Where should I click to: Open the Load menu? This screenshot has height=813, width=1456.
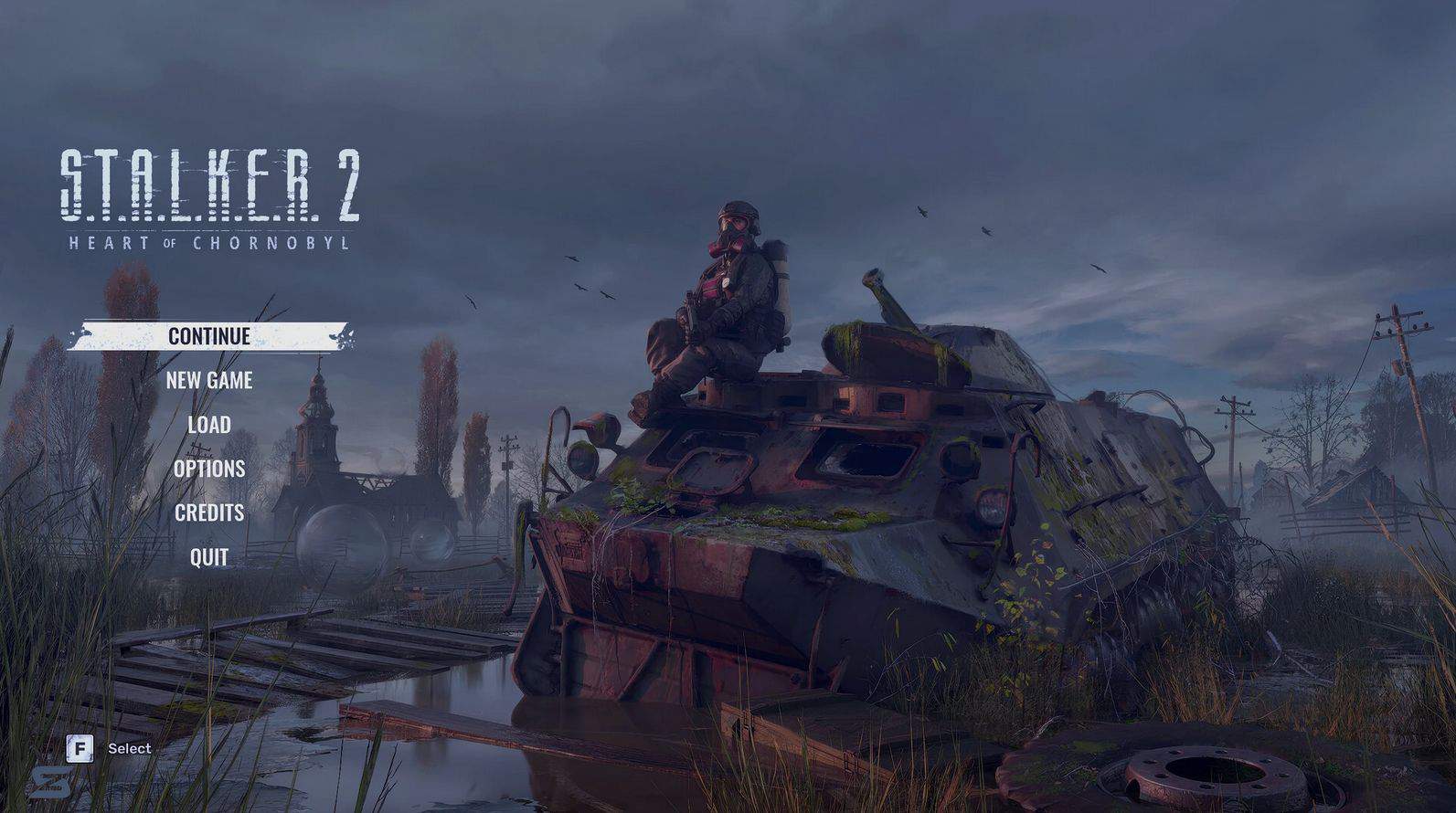[x=209, y=425]
